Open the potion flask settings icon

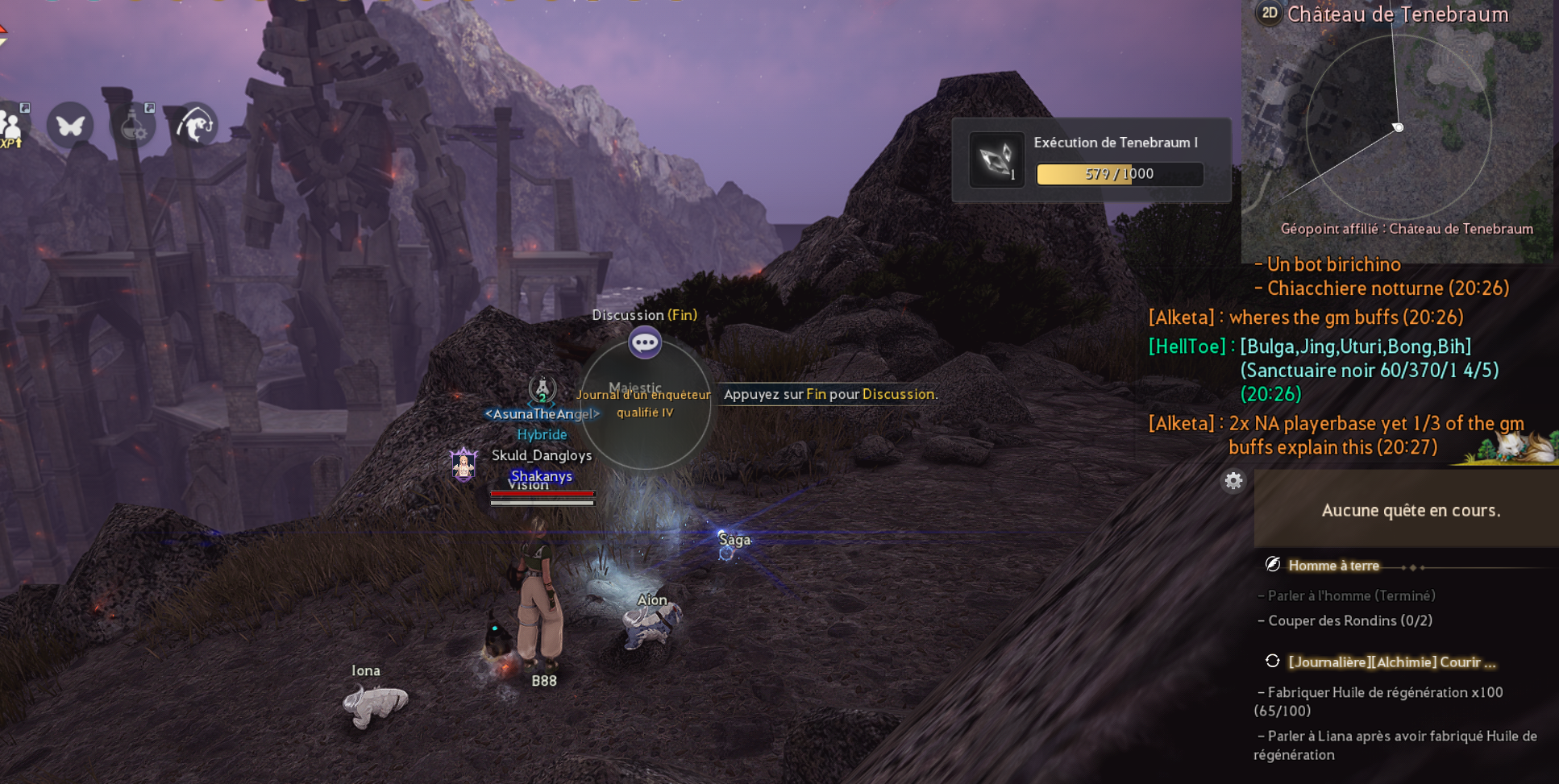(x=134, y=126)
